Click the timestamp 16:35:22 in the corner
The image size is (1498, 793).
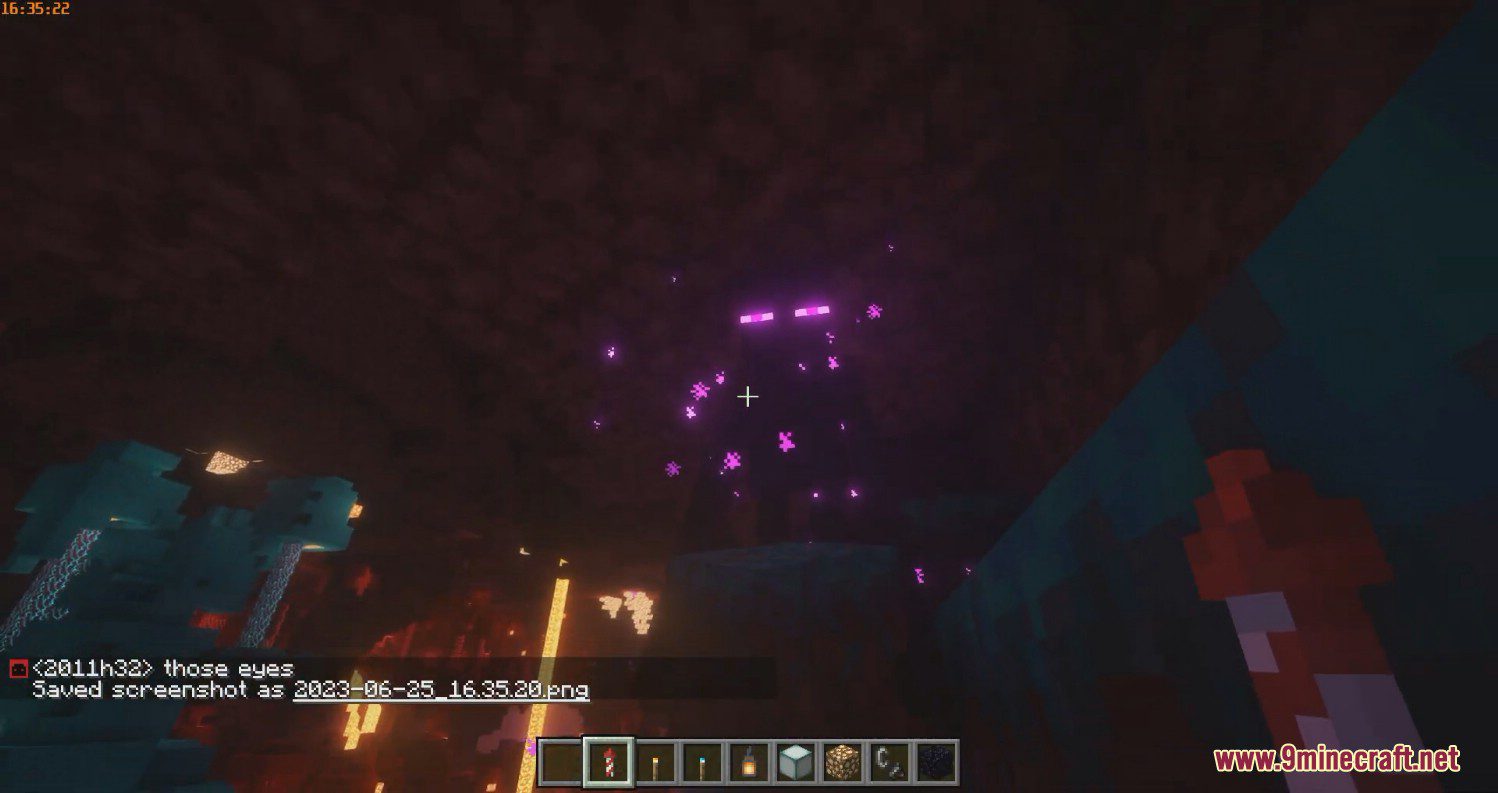[x=35, y=8]
